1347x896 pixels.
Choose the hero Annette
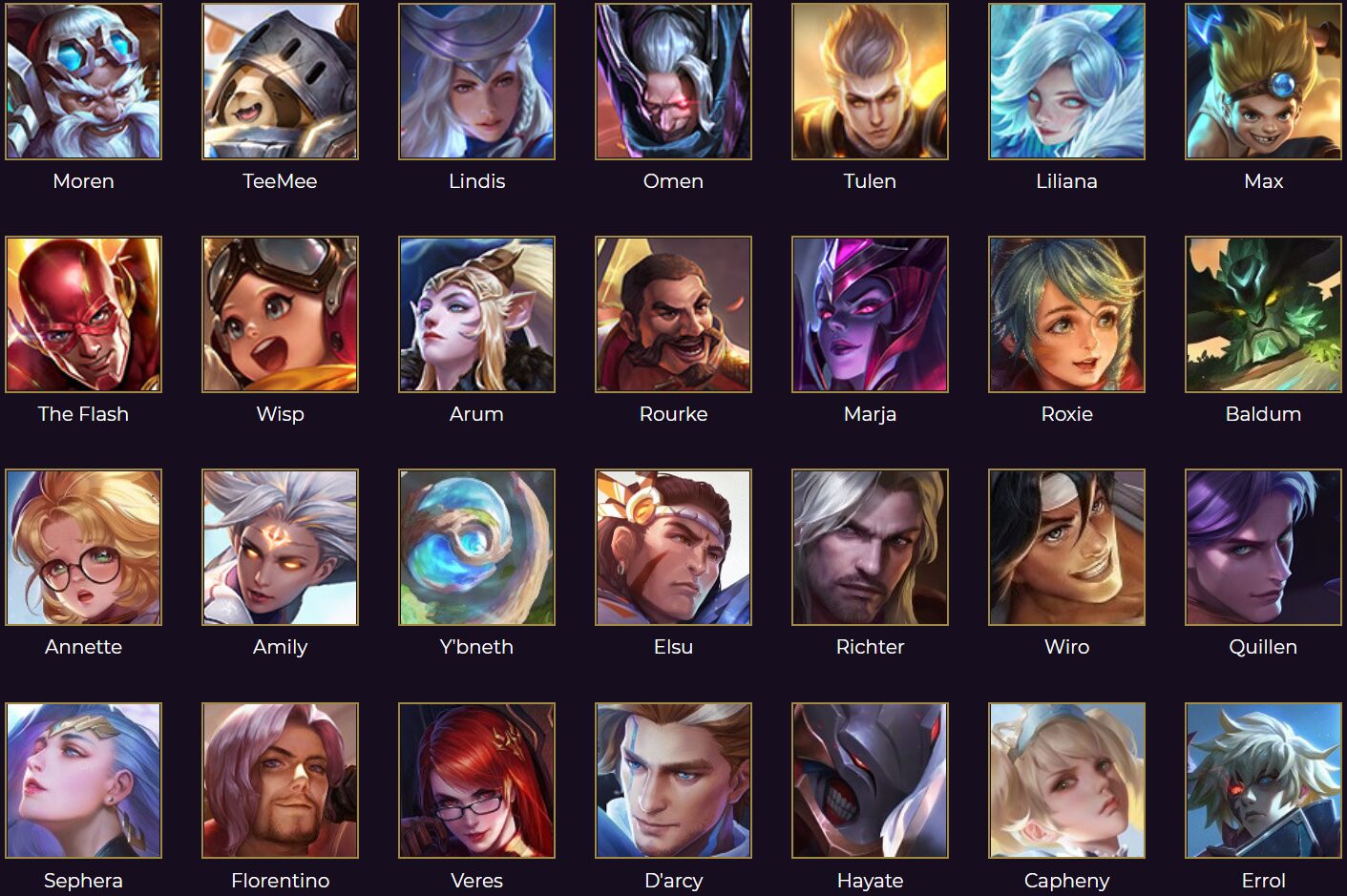point(84,547)
